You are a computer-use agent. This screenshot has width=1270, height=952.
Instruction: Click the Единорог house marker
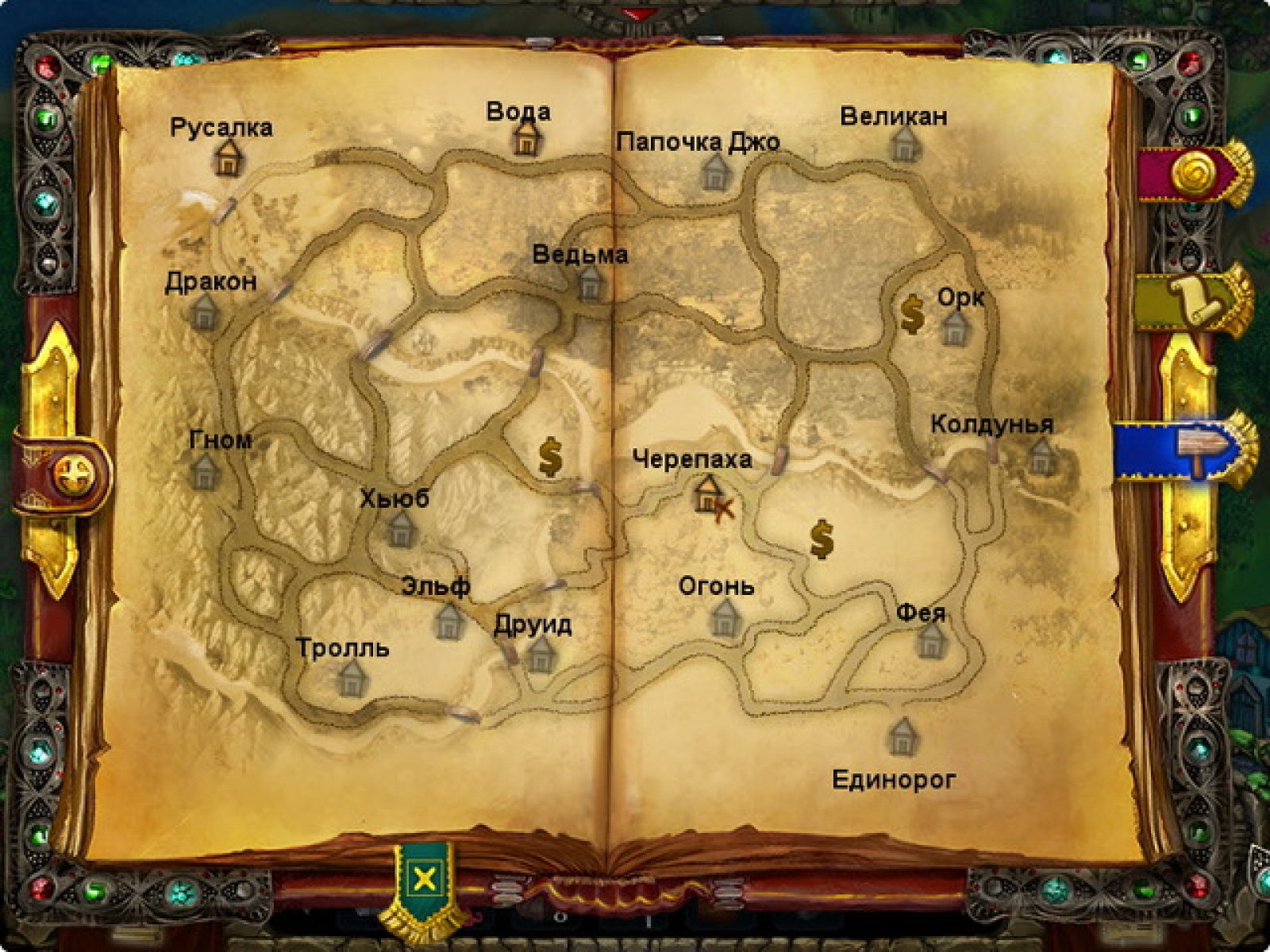[x=902, y=735]
